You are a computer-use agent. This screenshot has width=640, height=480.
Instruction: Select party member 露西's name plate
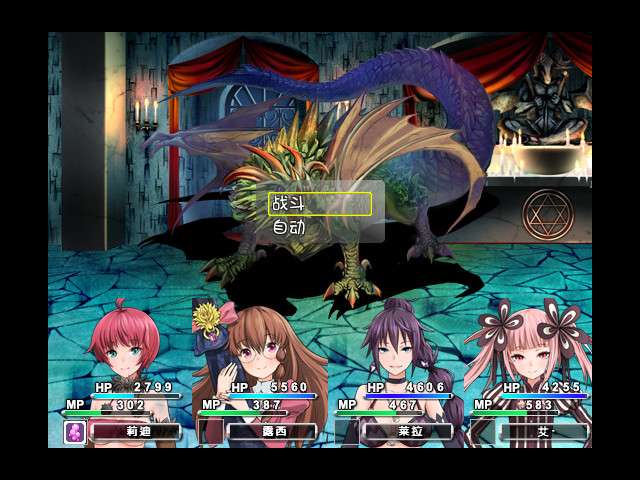tap(271, 432)
